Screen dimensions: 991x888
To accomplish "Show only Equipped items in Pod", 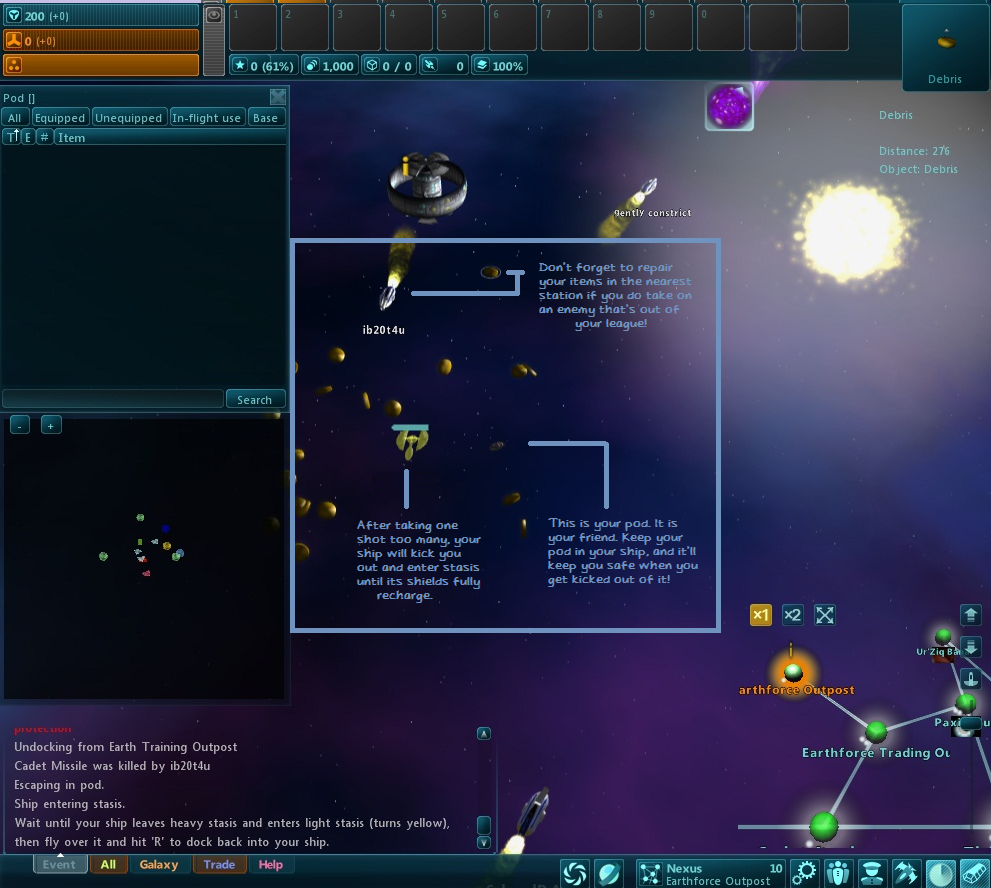I will tap(60, 118).
